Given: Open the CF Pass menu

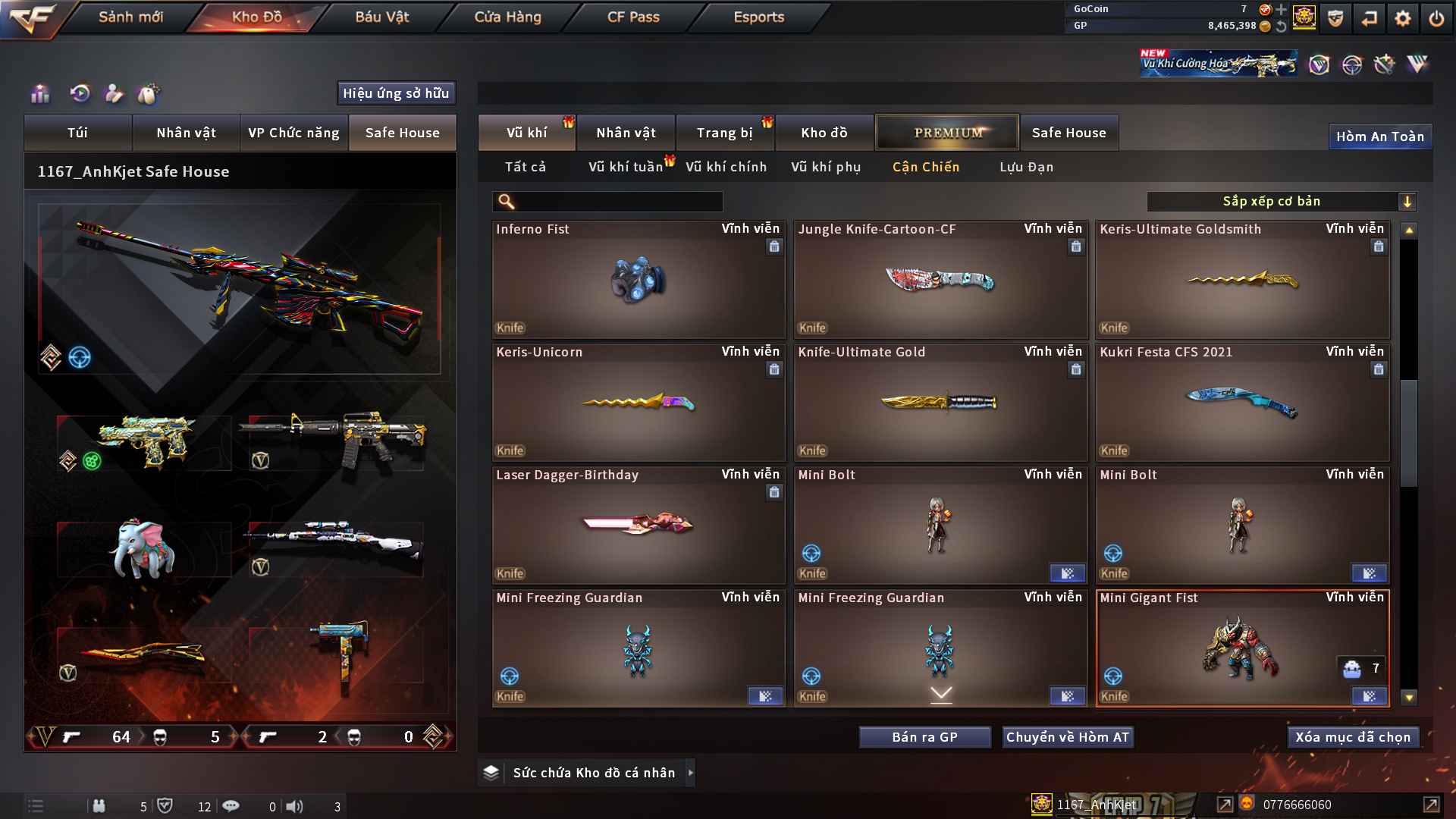Looking at the screenshot, I should tap(633, 17).
